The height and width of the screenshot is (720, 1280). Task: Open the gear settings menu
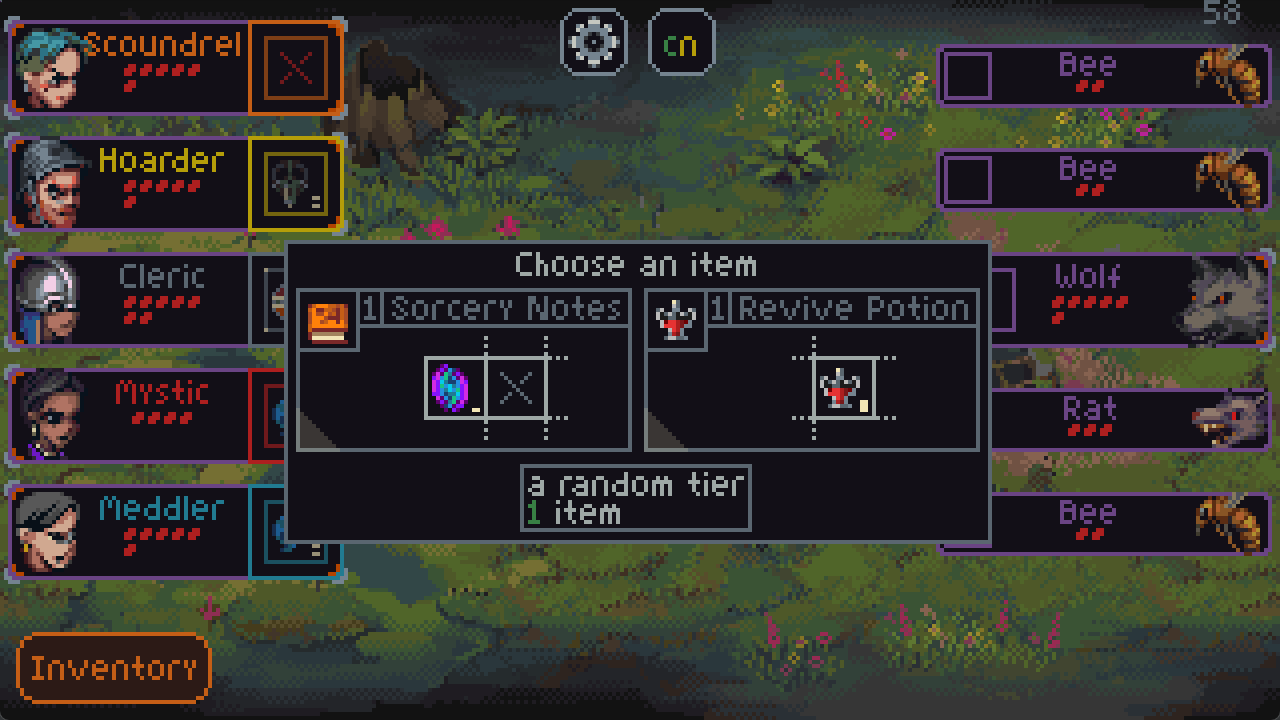[x=593, y=42]
